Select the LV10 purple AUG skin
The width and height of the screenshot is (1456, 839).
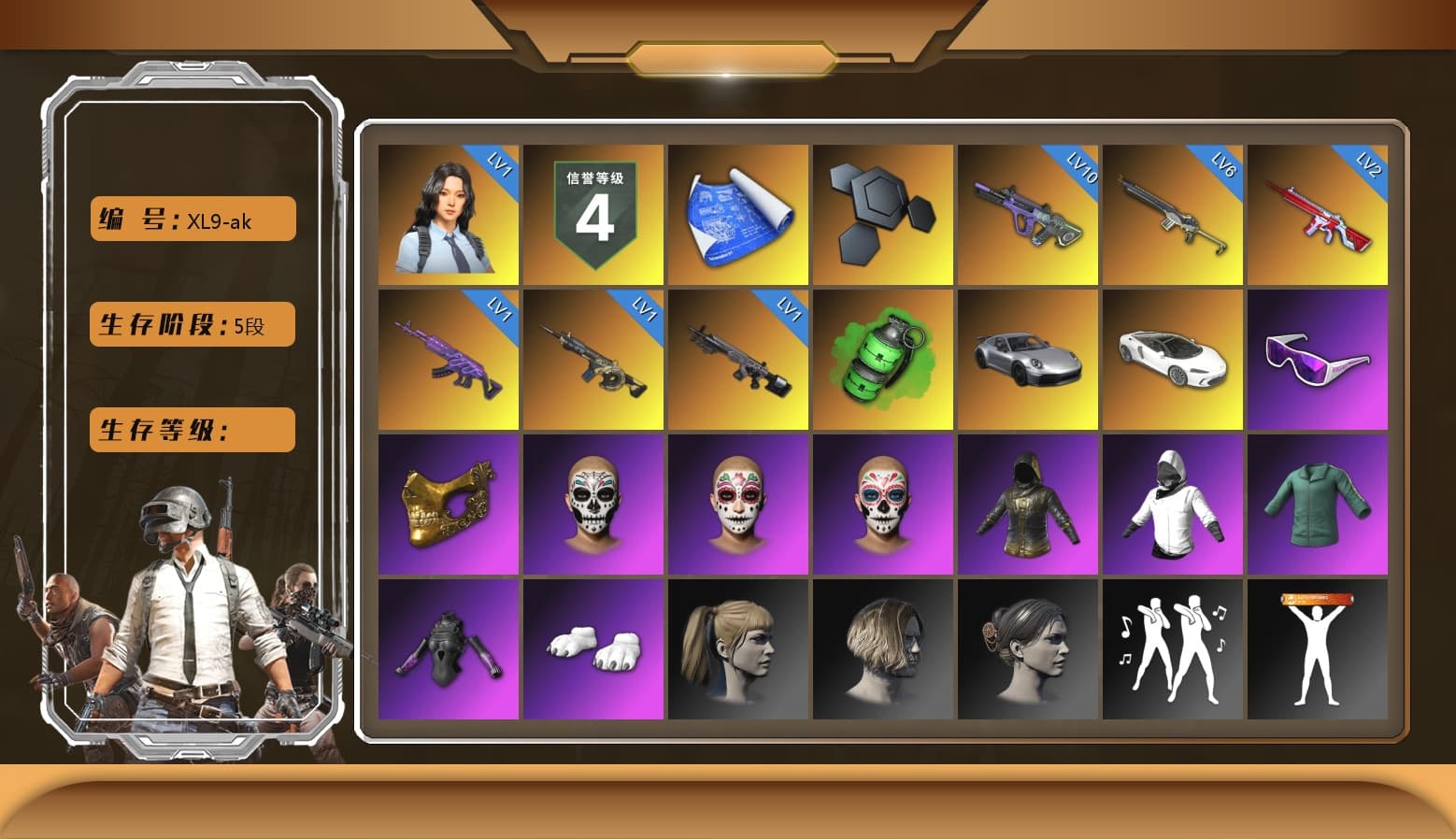pos(1028,213)
